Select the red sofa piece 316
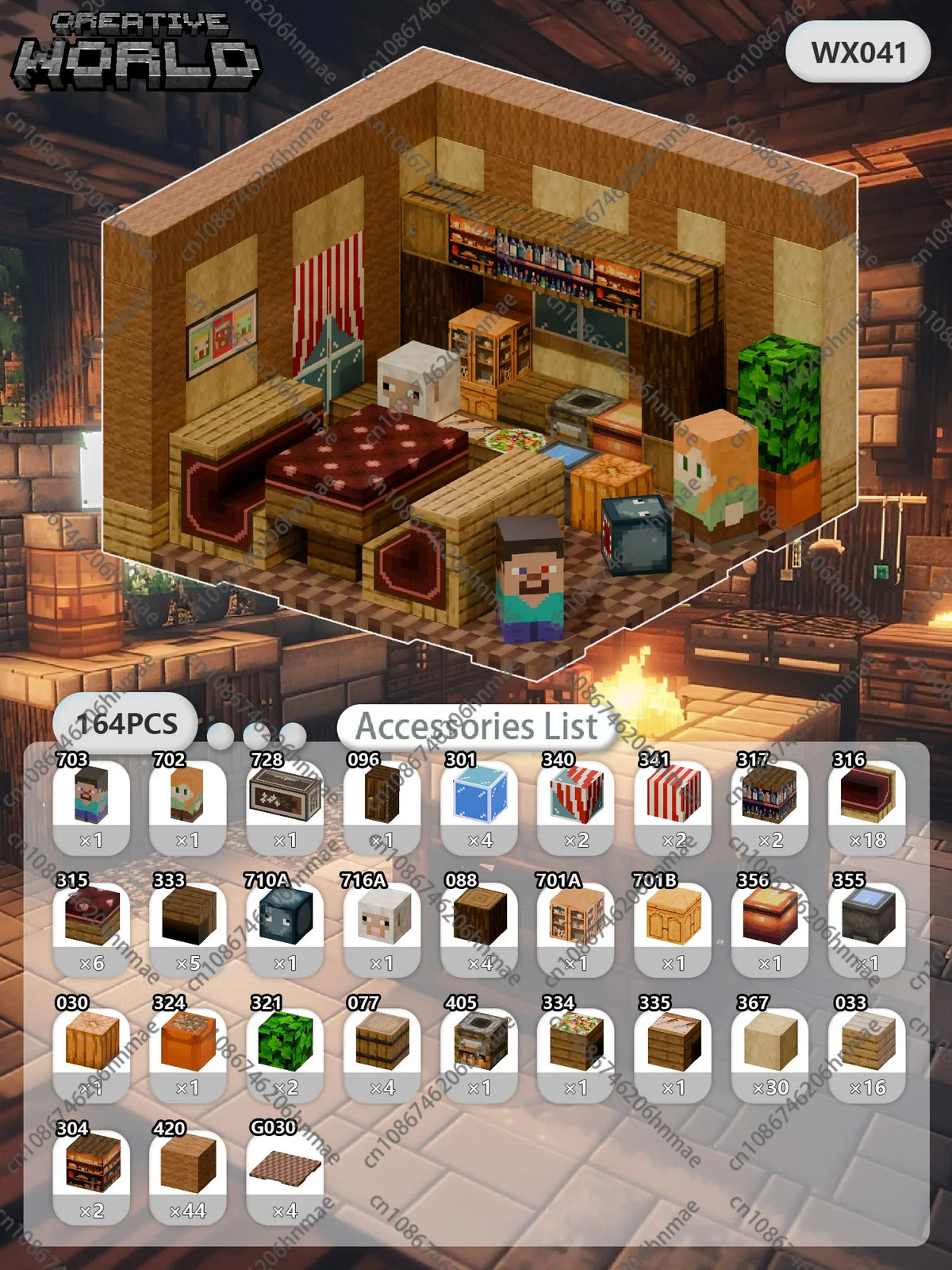The image size is (952, 1270). (867, 795)
